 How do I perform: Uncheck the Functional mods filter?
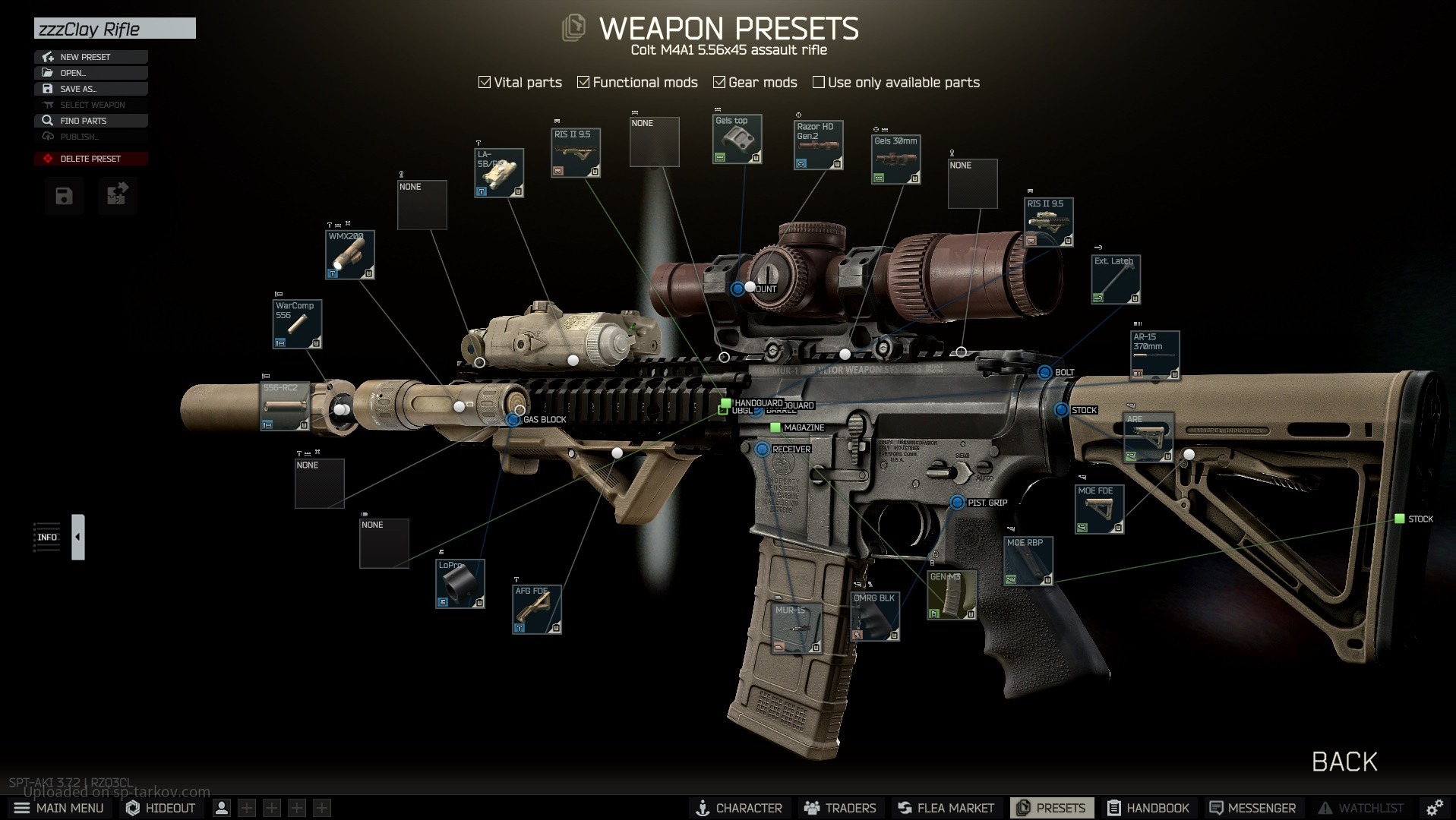coord(583,82)
